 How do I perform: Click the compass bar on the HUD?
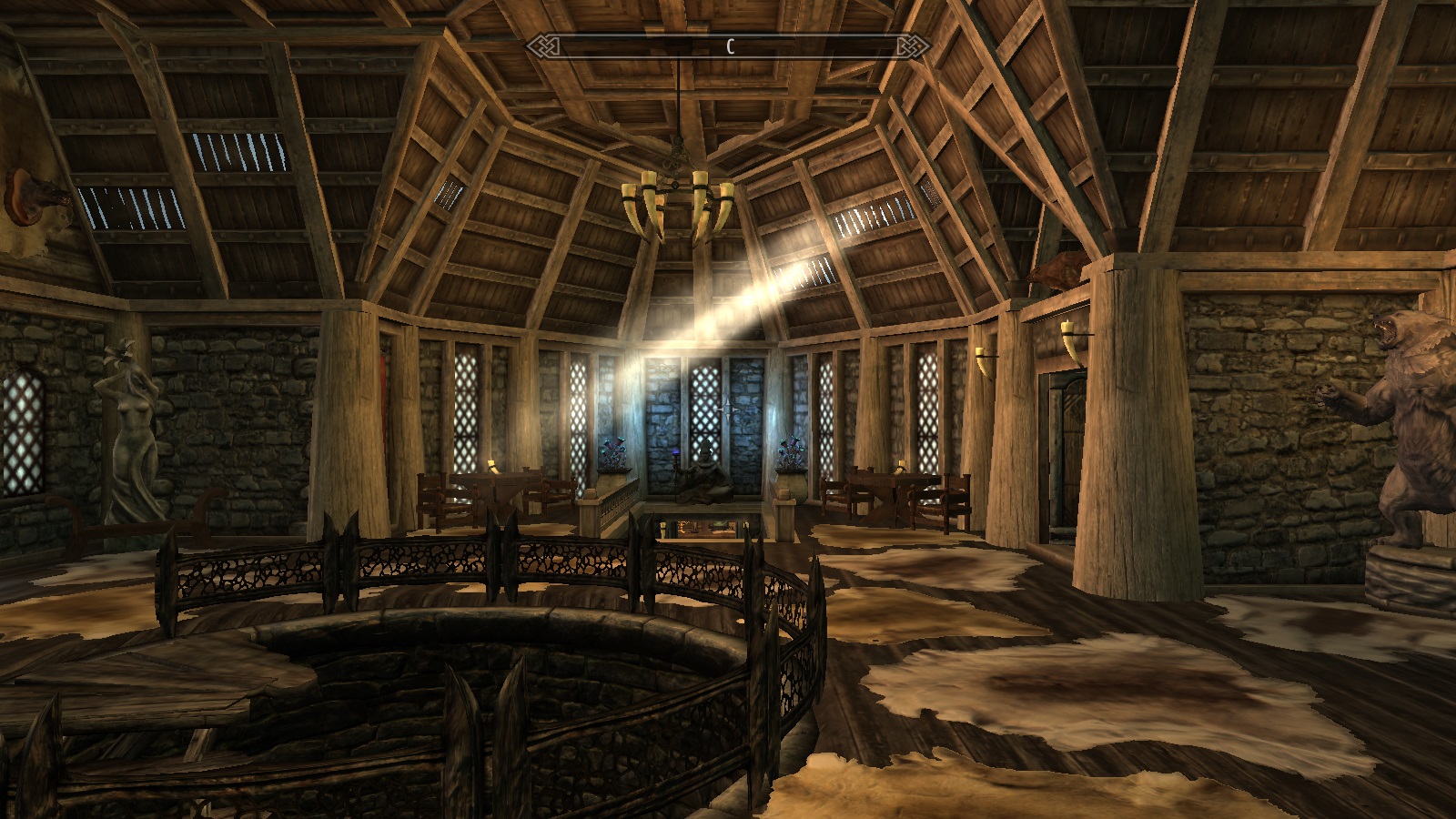728,46
